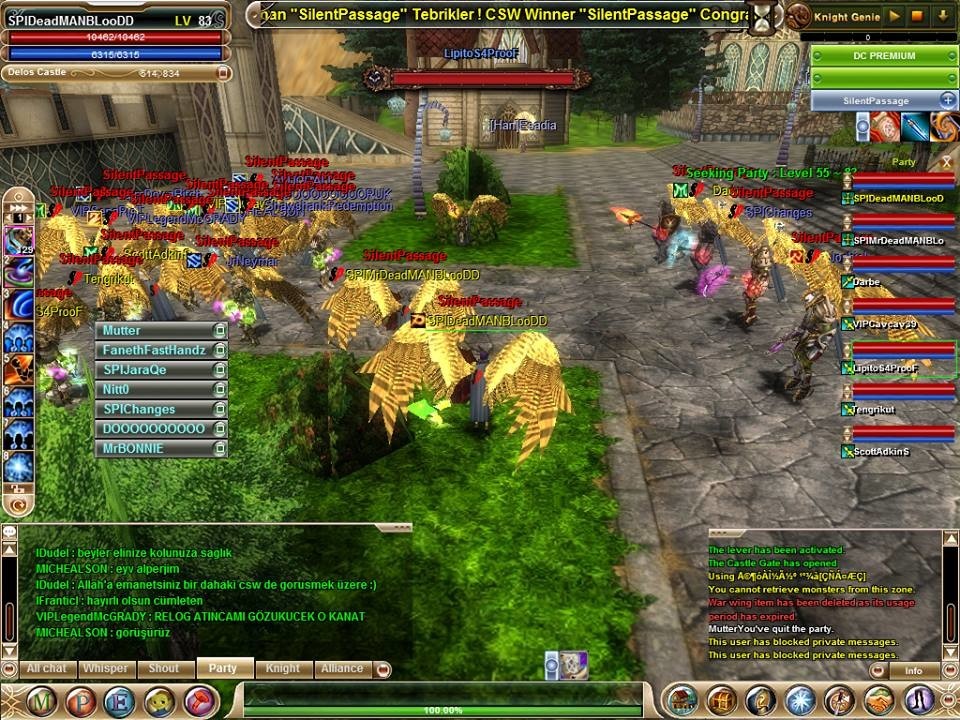Click the Info button in message log

[x=913, y=671]
